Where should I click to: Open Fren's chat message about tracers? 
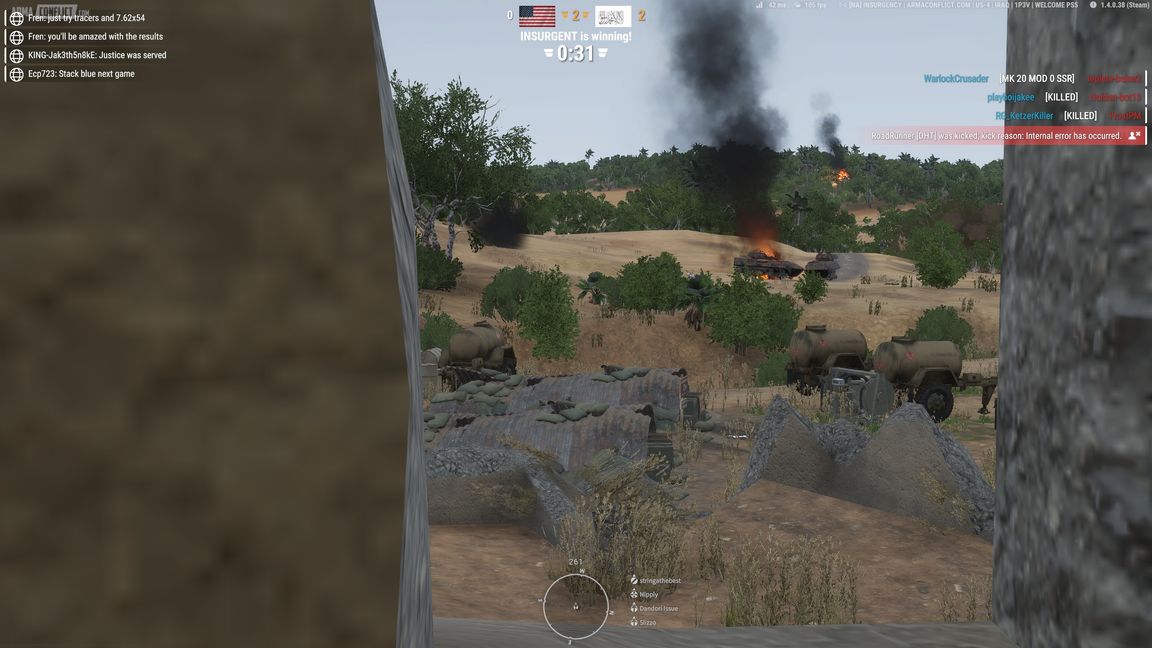point(86,18)
